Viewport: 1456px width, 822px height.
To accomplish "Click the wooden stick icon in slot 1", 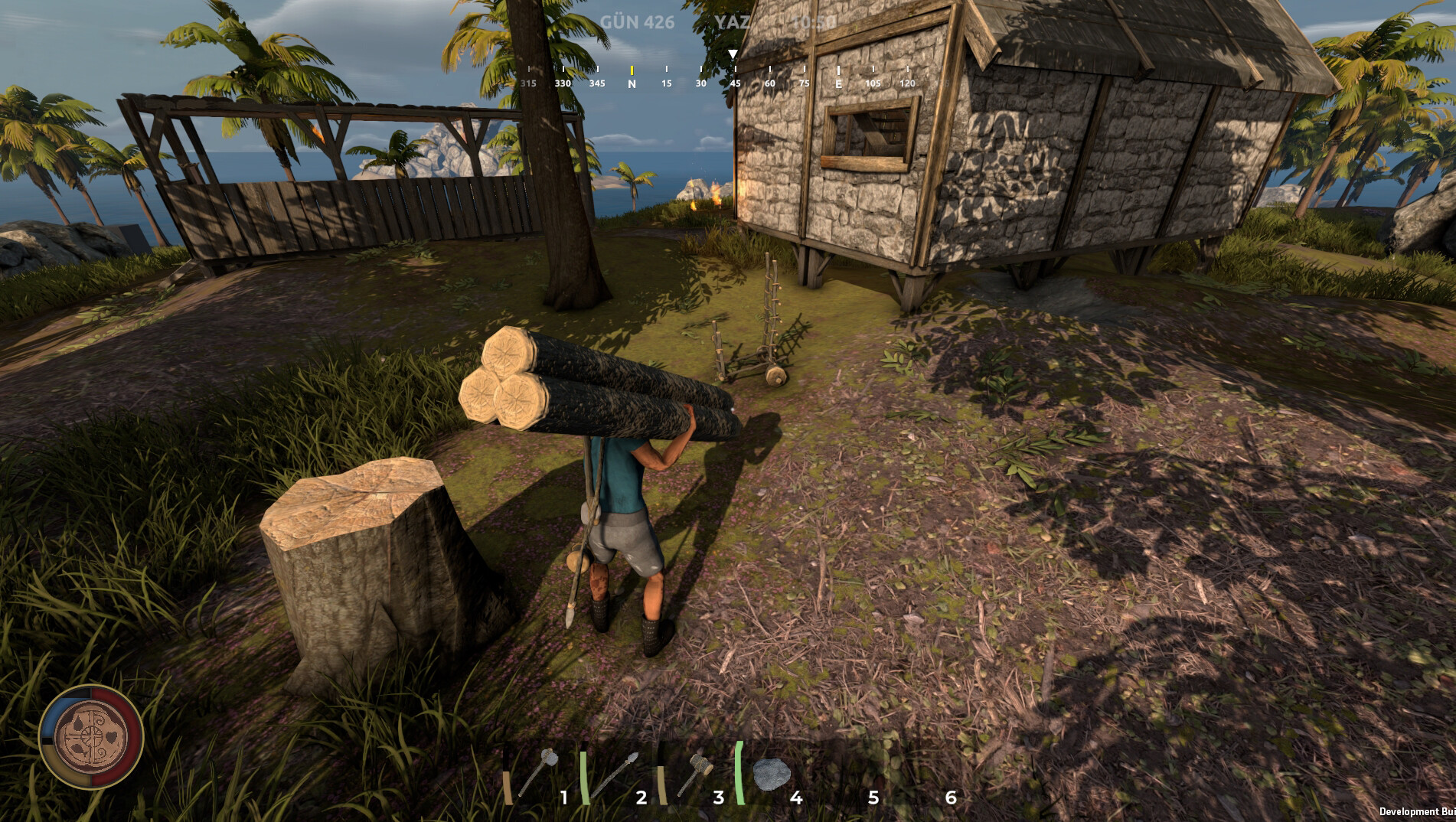I will click(508, 788).
